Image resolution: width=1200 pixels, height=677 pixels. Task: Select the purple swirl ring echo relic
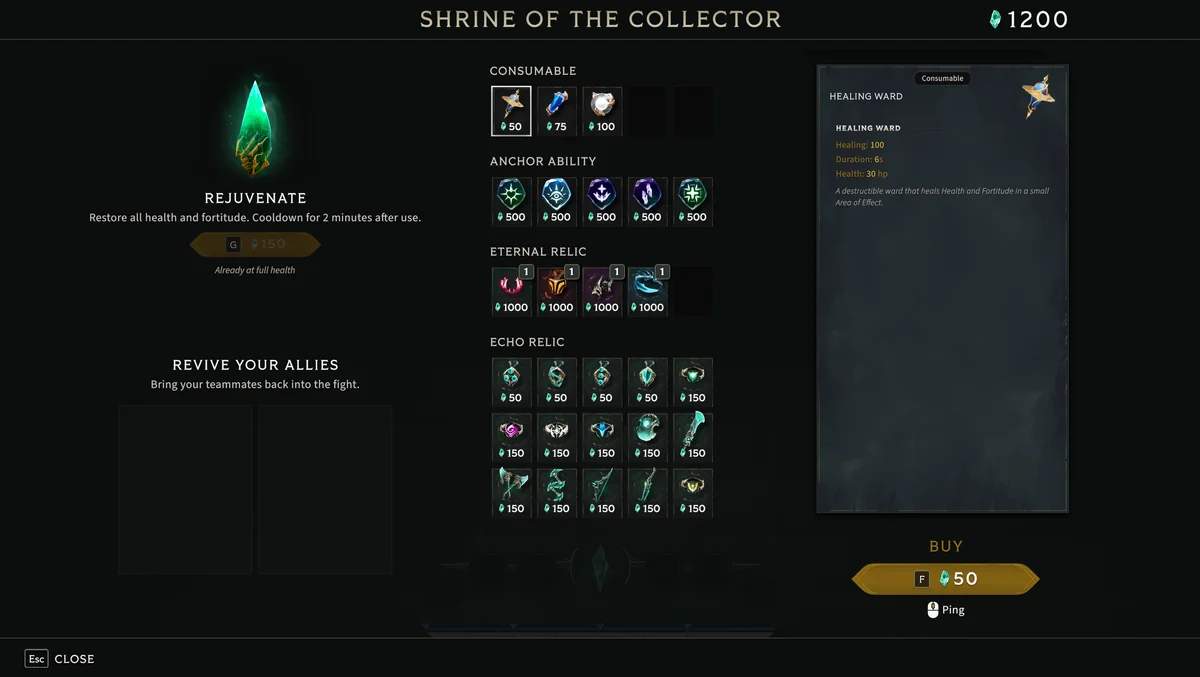click(x=511, y=437)
